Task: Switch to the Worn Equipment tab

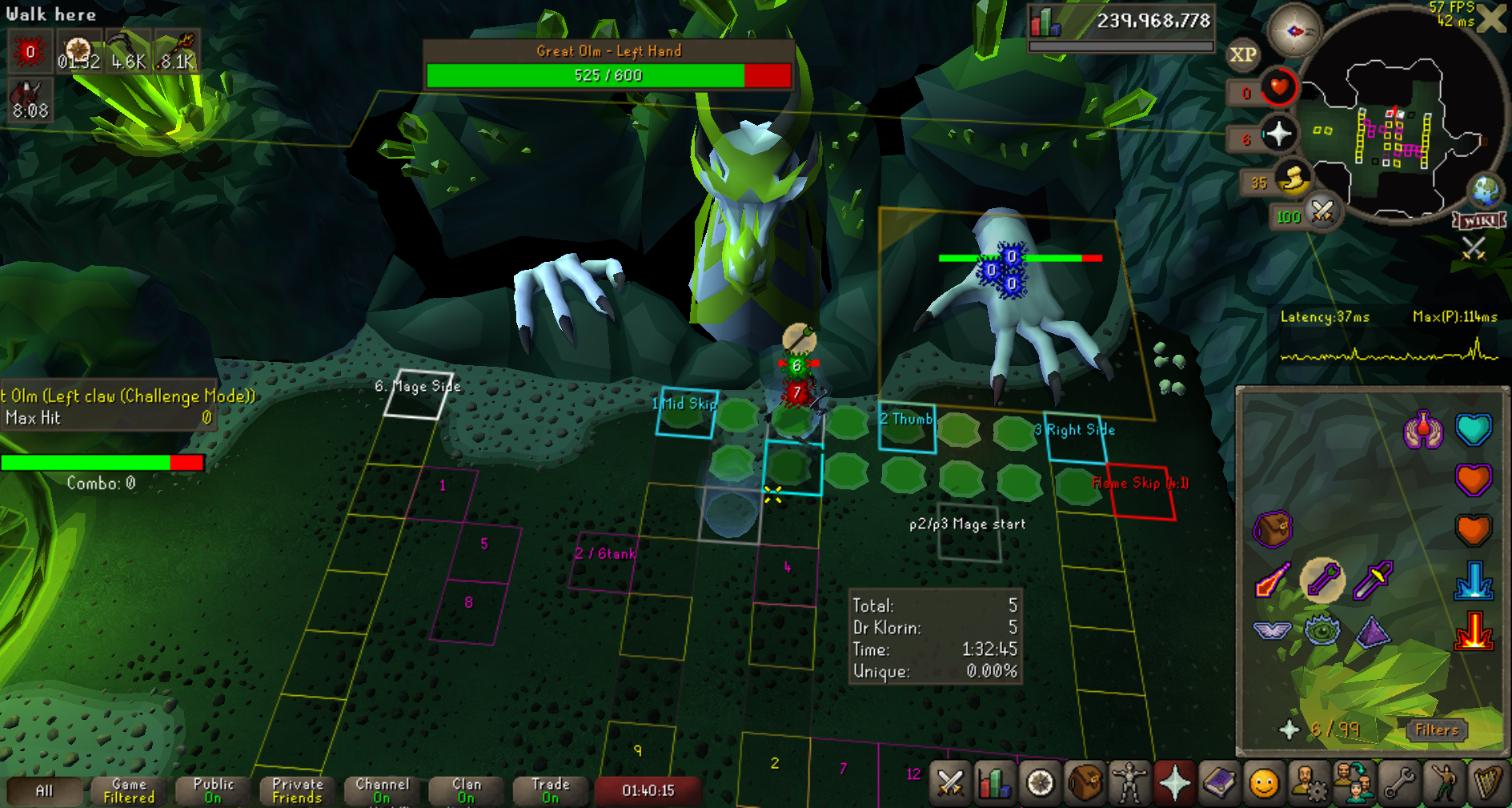Action: pyautogui.click(x=1129, y=782)
